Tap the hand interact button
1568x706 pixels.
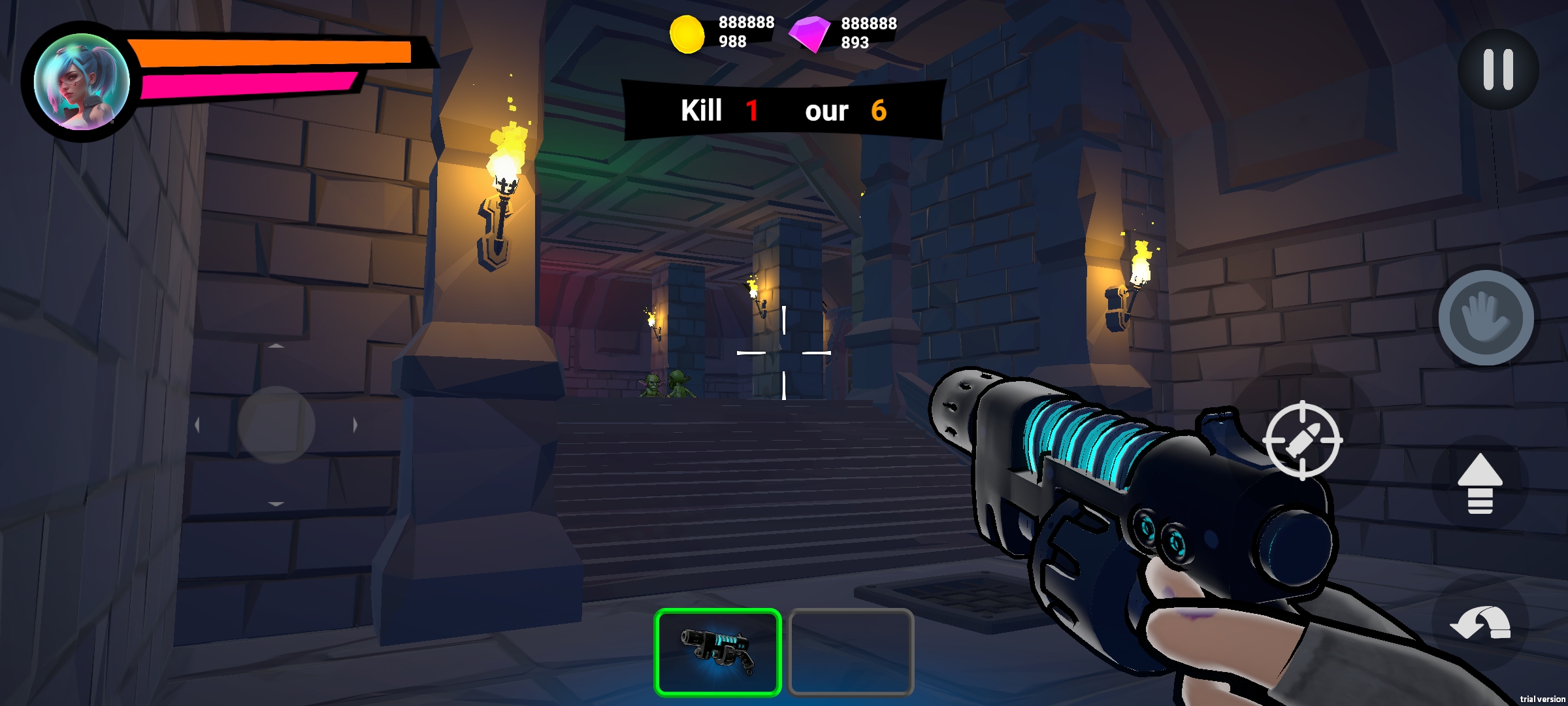coord(1486,318)
